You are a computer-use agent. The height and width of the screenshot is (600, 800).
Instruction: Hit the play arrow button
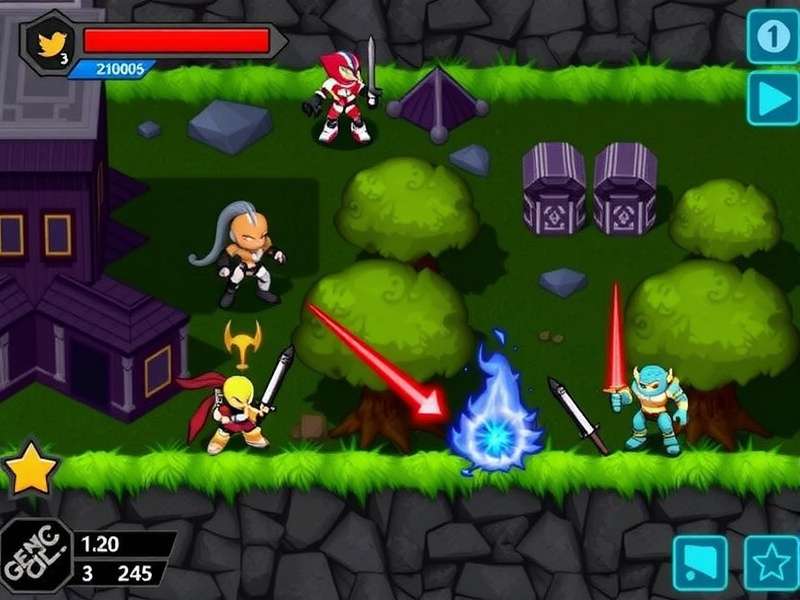pyautogui.click(x=772, y=98)
